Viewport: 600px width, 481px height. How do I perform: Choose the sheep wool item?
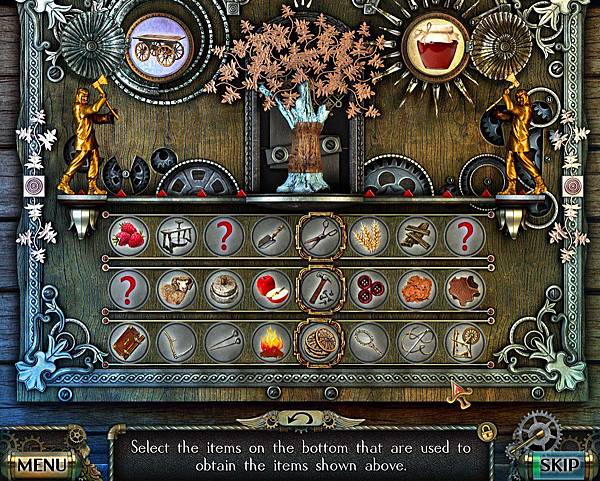point(177,290)
